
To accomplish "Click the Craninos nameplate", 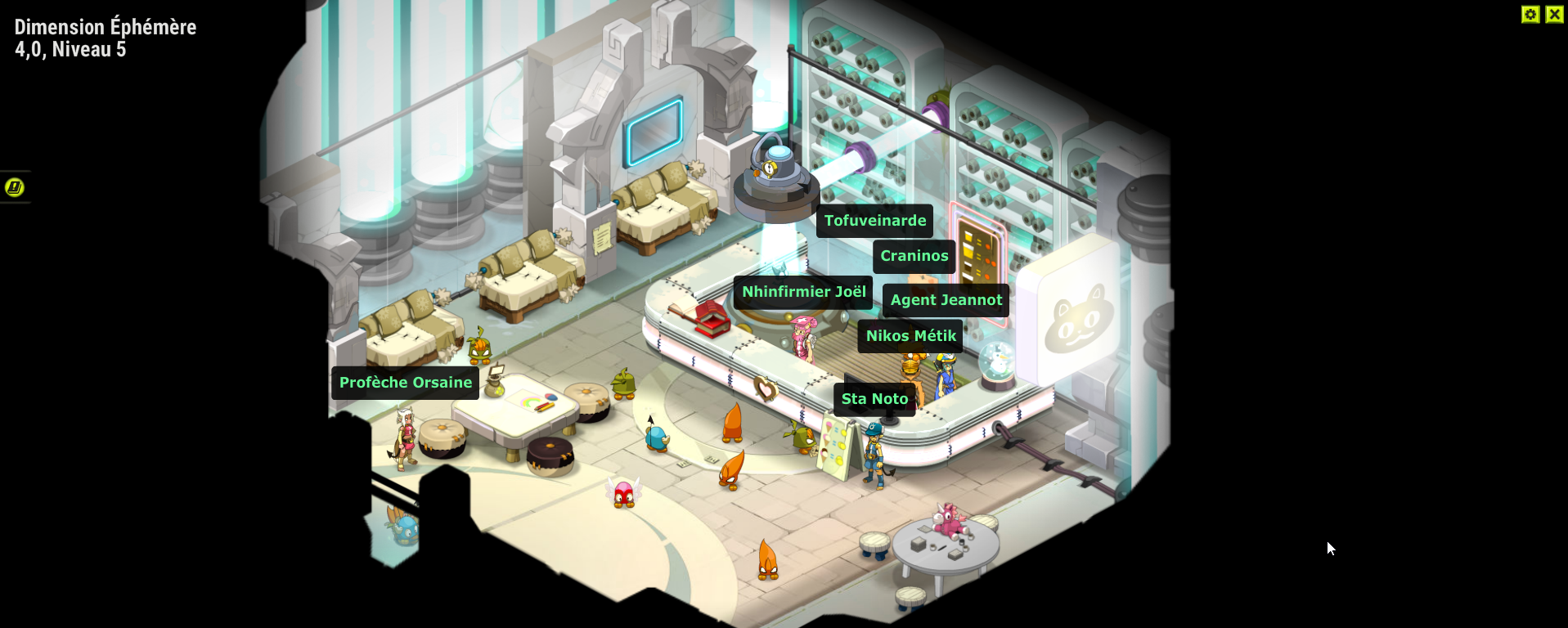I will (x=914, y=256).
